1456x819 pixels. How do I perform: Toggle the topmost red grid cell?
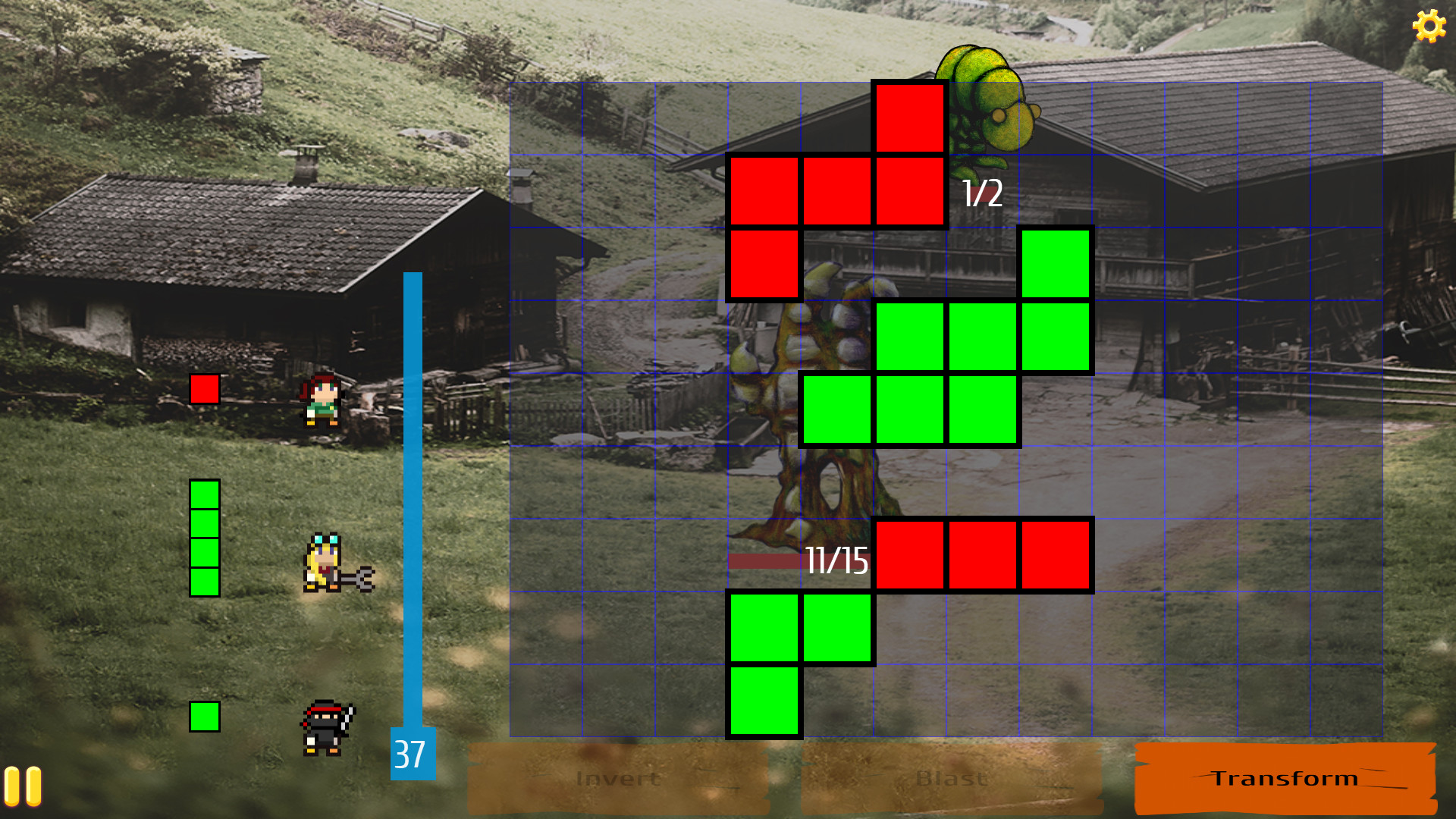911,119
